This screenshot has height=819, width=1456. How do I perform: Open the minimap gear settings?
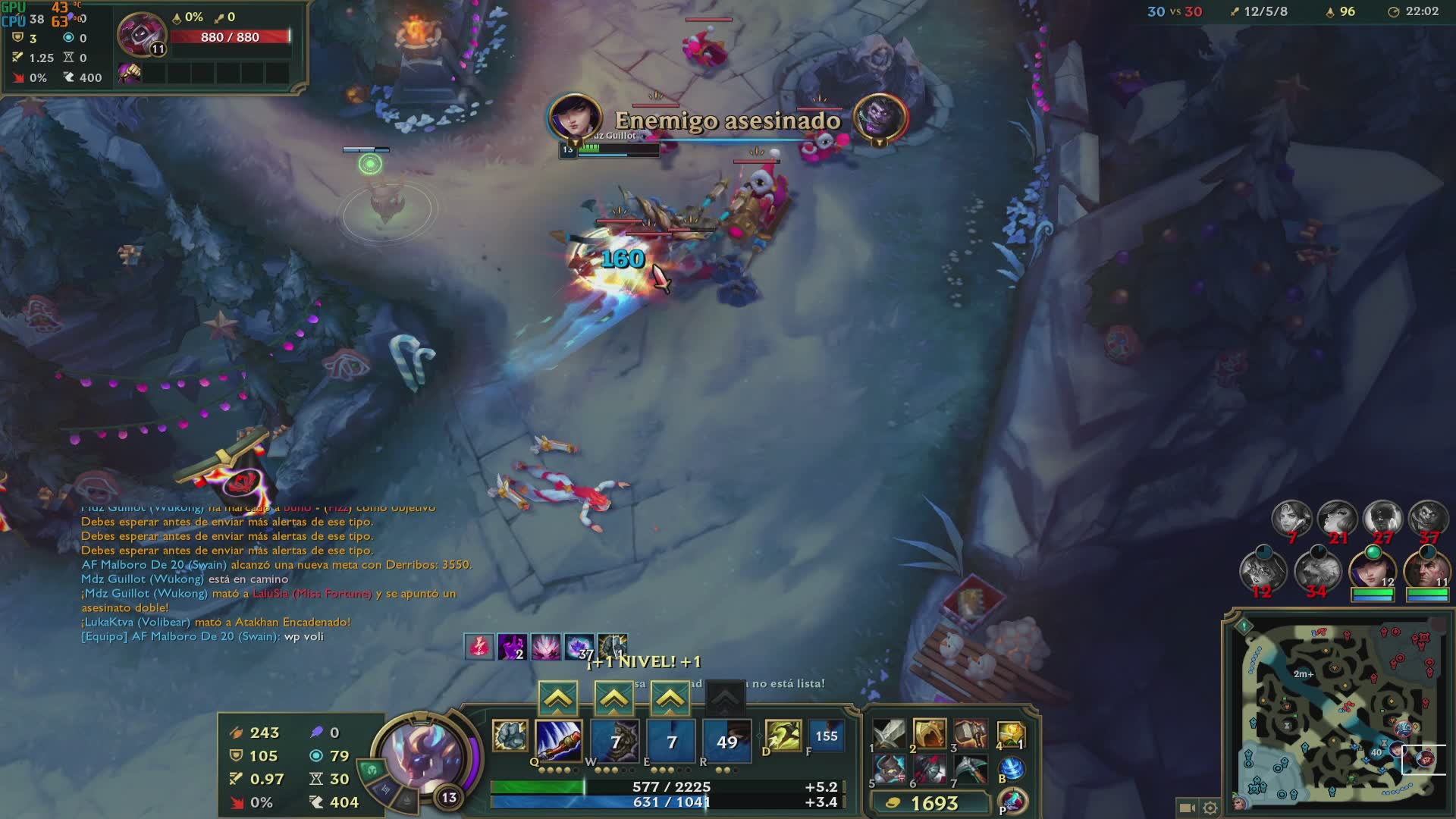point(1210,808)
